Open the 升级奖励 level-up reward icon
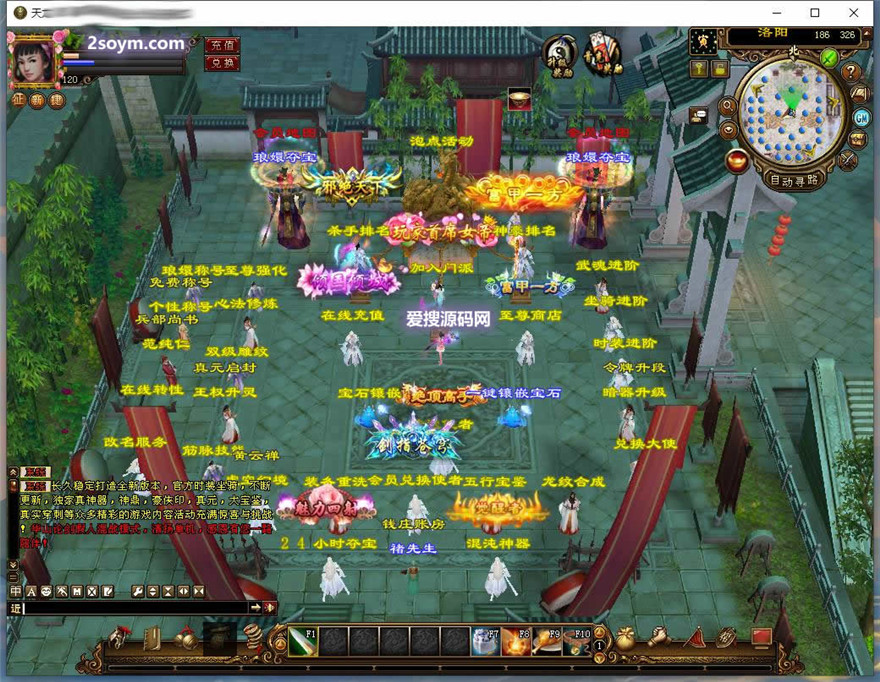Screen dimensions: 880x682 [560, 54]
